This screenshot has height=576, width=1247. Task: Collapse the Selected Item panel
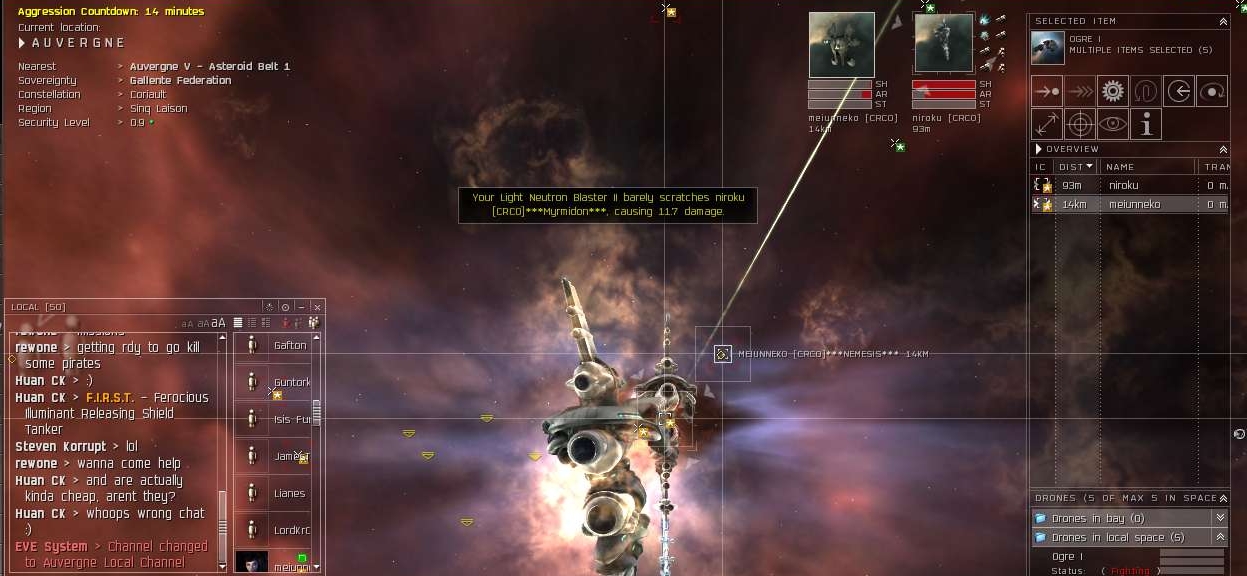1223,21
